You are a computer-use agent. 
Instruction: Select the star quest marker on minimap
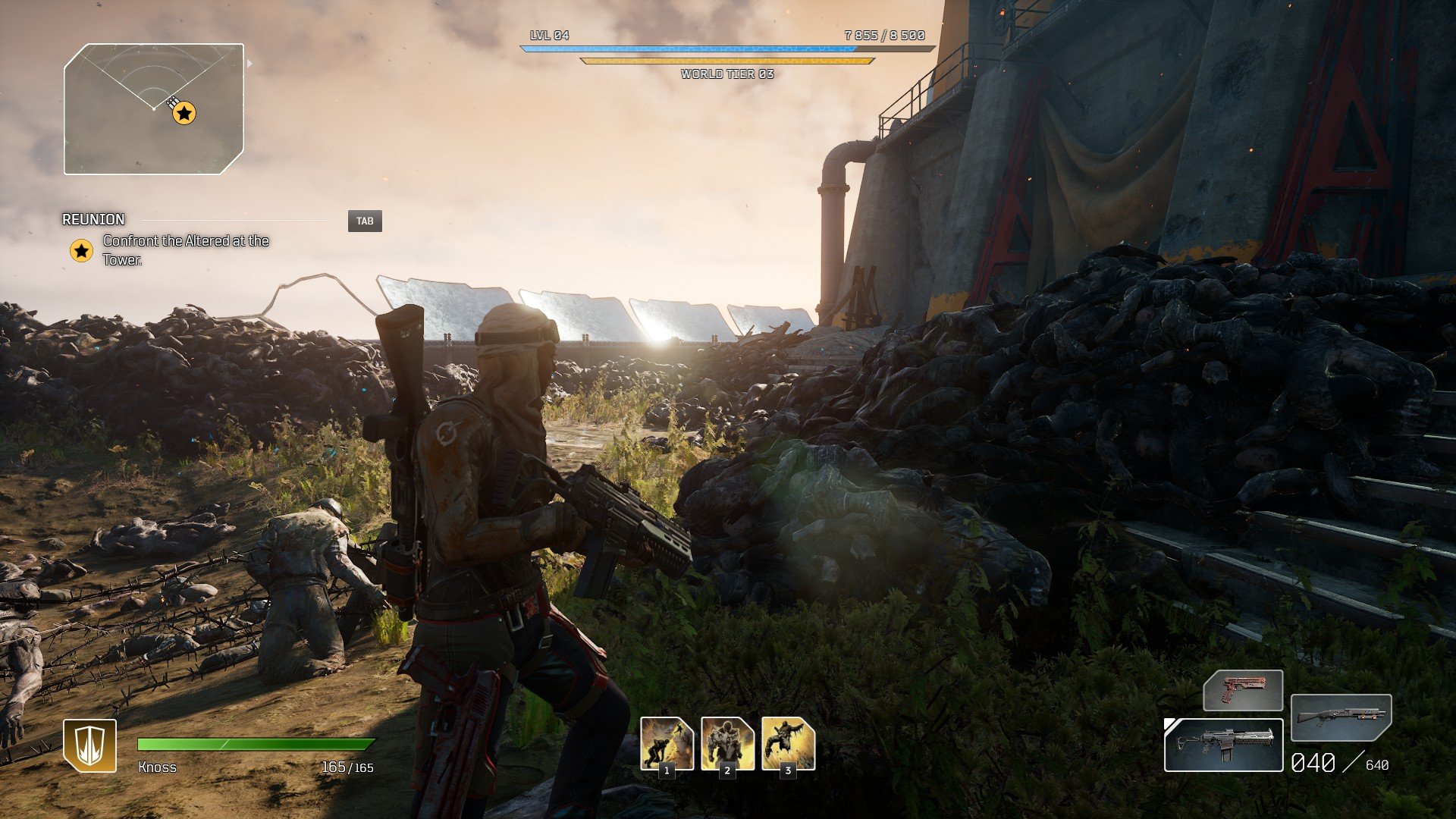[x=184, y=114]
